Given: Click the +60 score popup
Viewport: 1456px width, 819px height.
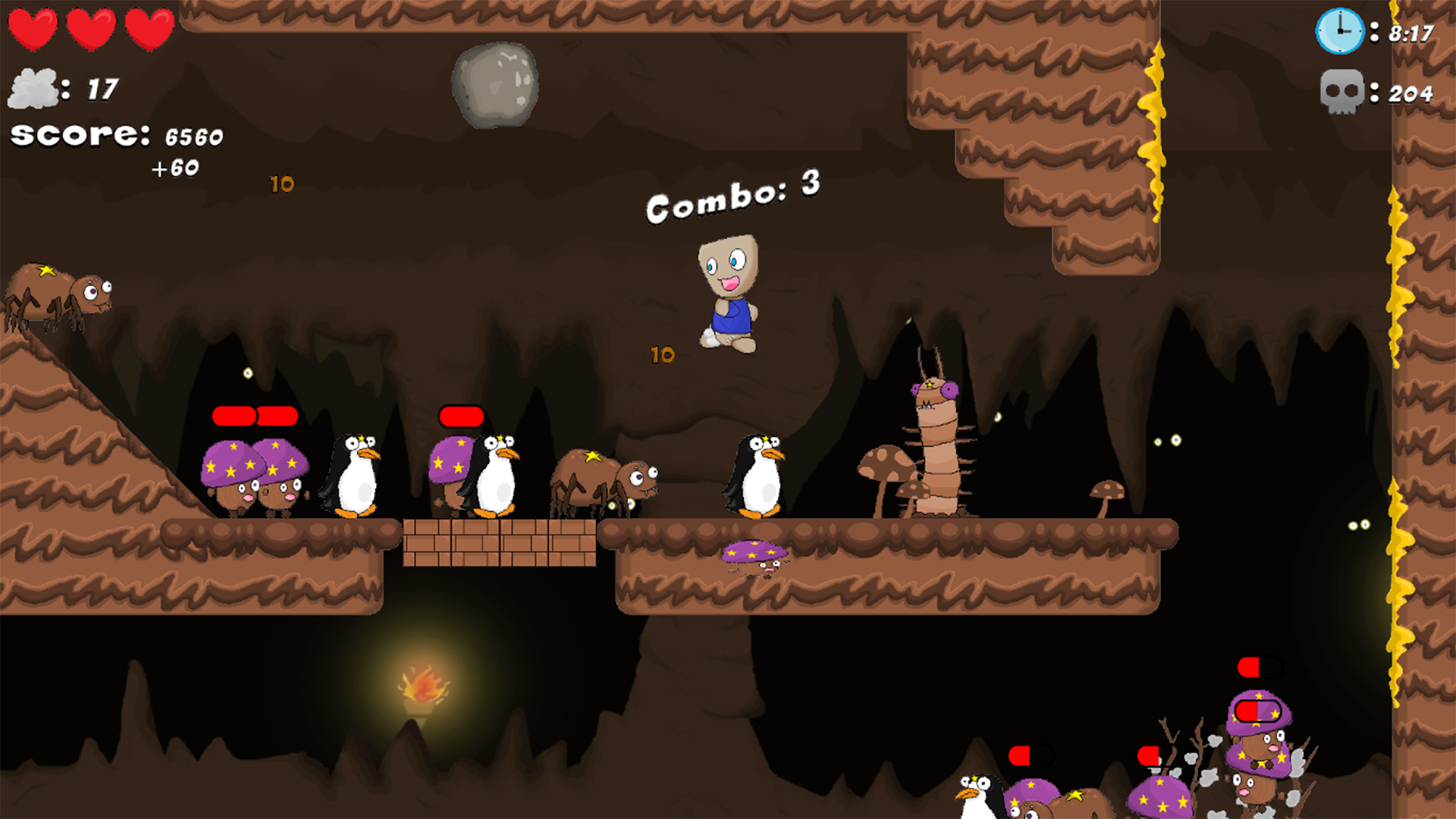Looking at the screenshot, I should [176, 168].
